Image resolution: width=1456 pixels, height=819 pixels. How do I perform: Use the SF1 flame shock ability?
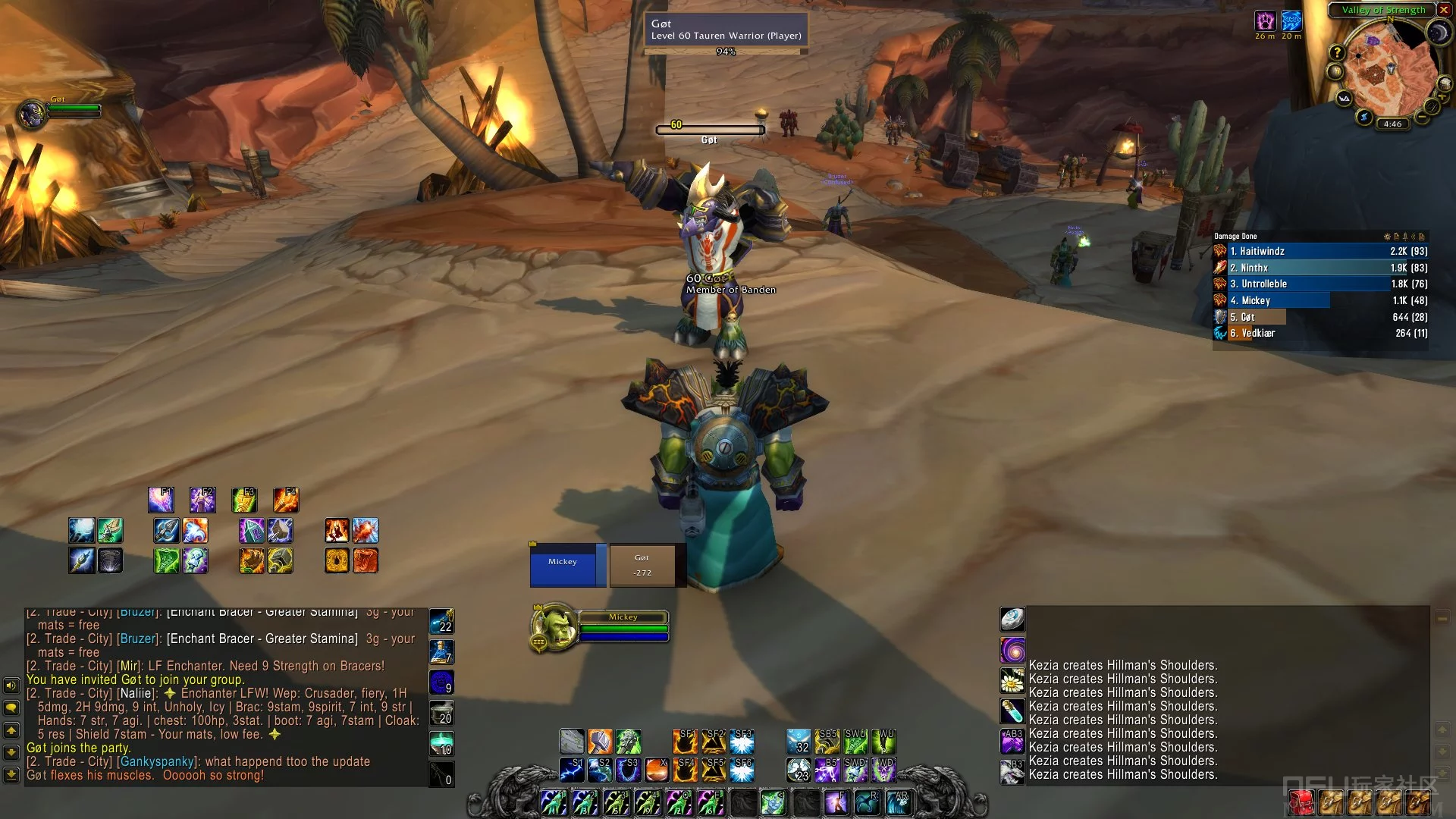pos(684,742)
